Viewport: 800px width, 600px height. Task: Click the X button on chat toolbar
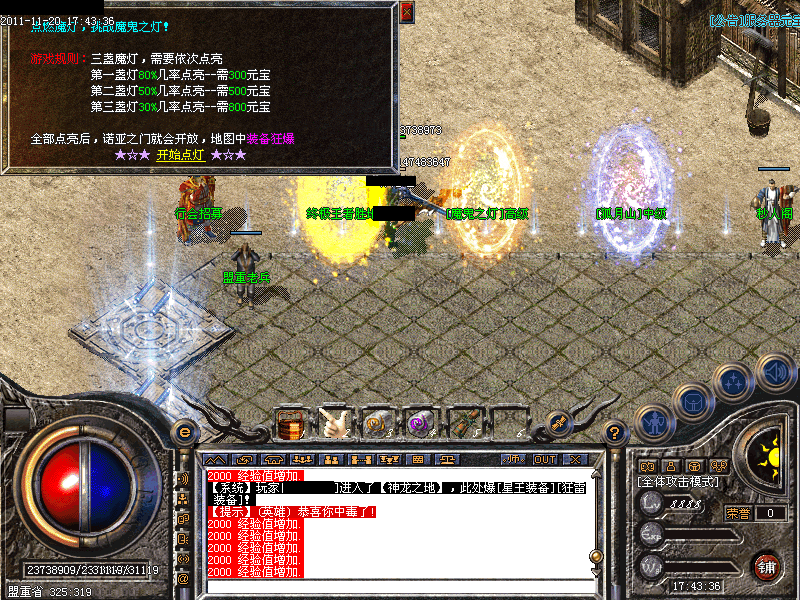pos(576,459)
